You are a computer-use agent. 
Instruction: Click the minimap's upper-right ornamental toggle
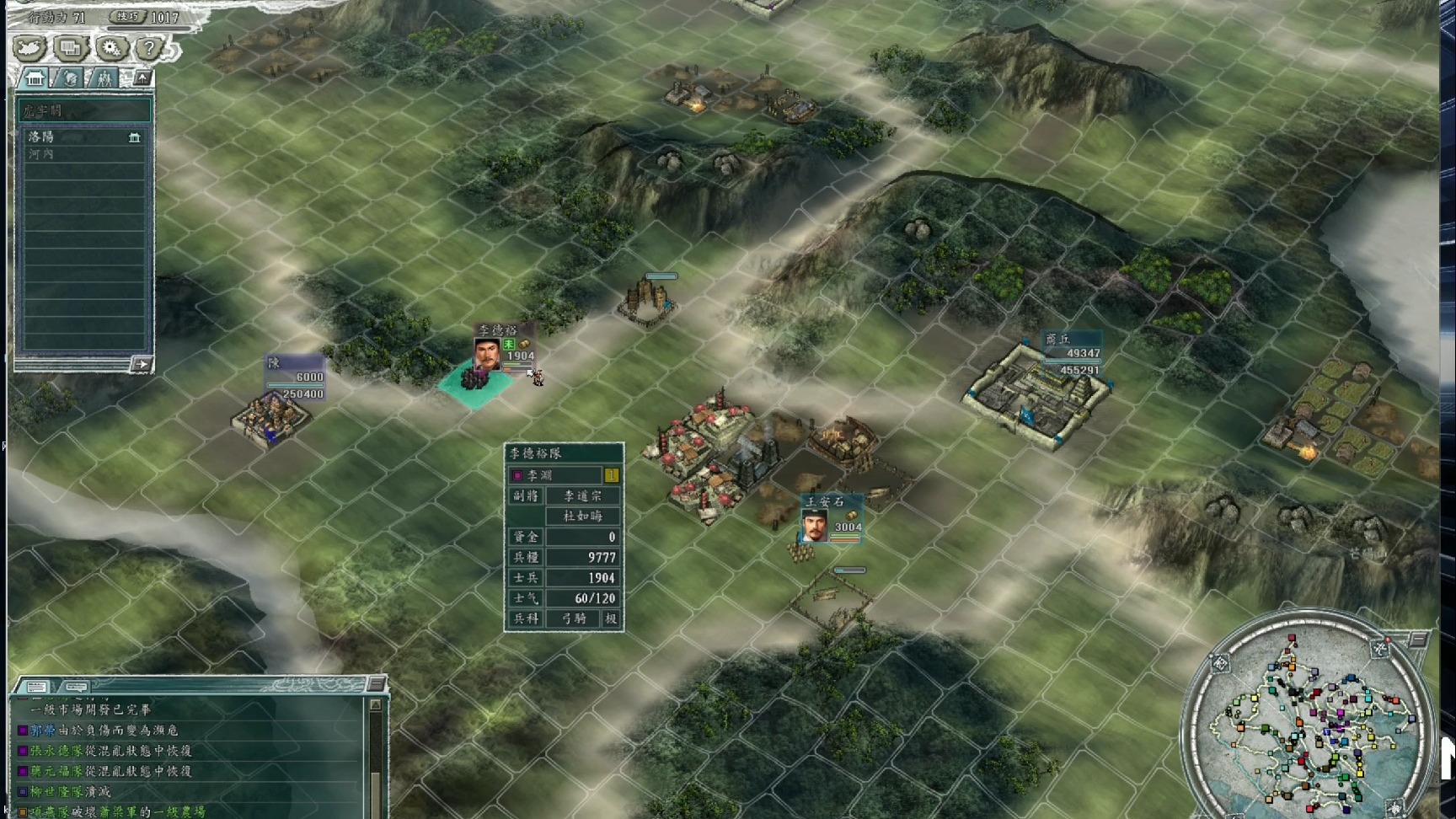[x=1379, y=648]
